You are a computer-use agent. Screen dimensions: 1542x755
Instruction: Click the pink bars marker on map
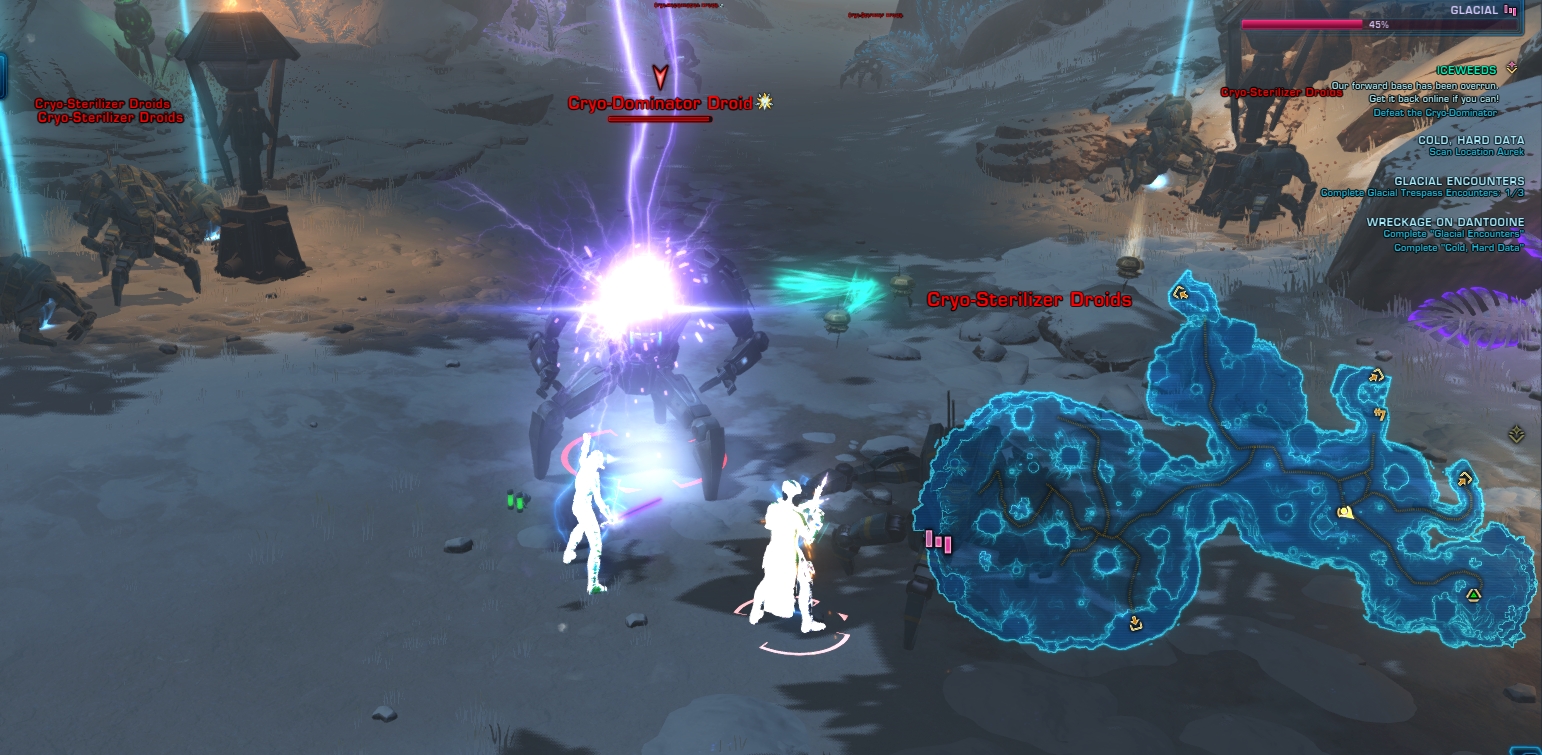click(x=938, y=541)
